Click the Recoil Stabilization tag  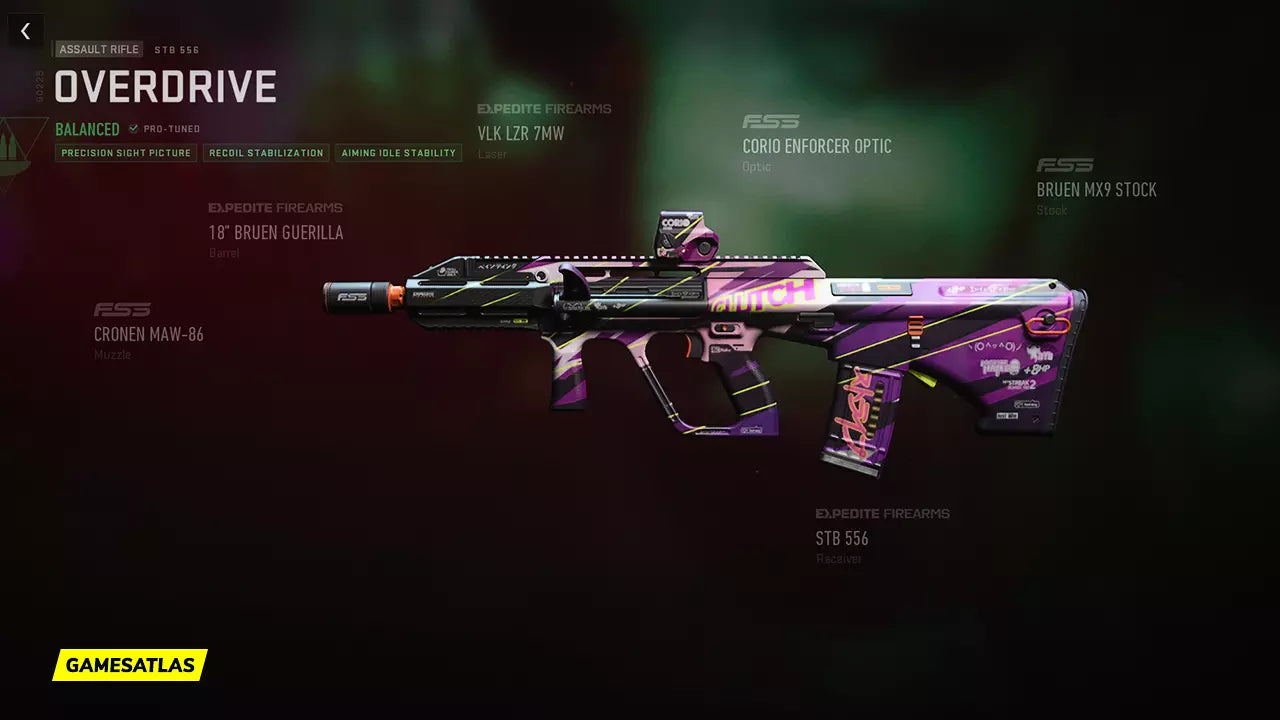[x=266, y=153]
